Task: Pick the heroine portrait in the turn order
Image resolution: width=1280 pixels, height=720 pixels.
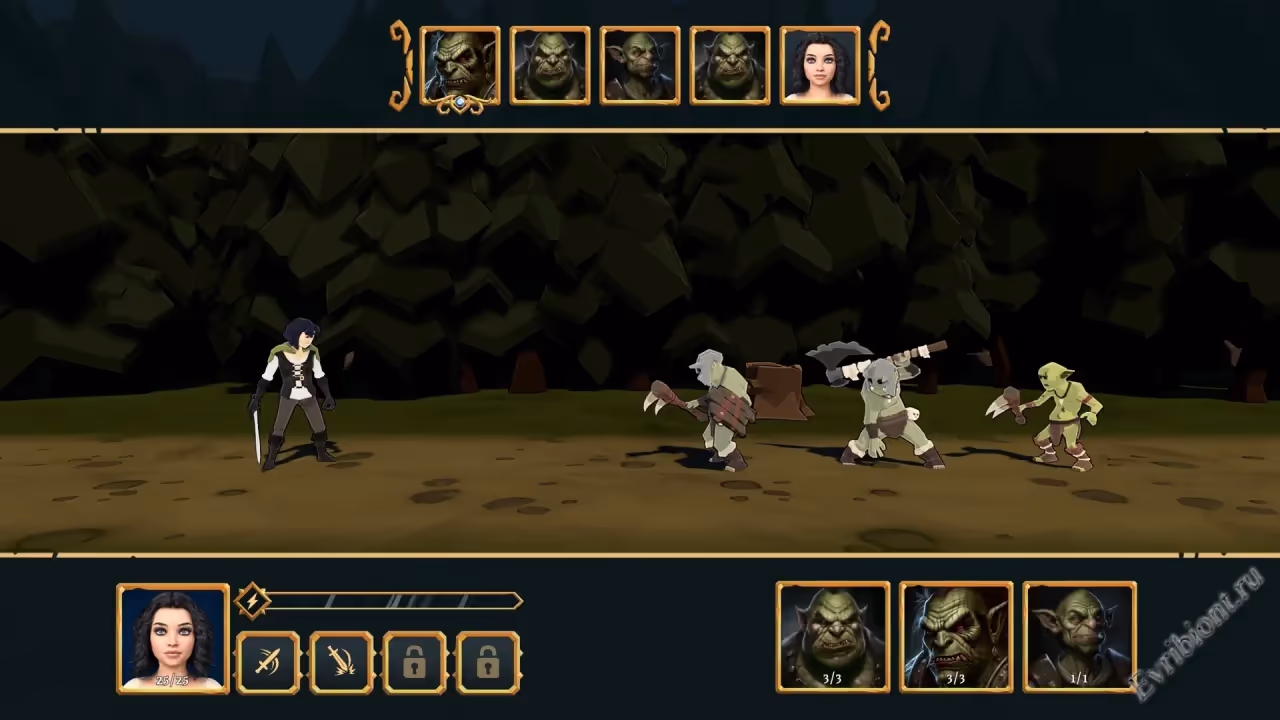Action: coord(820,66)
